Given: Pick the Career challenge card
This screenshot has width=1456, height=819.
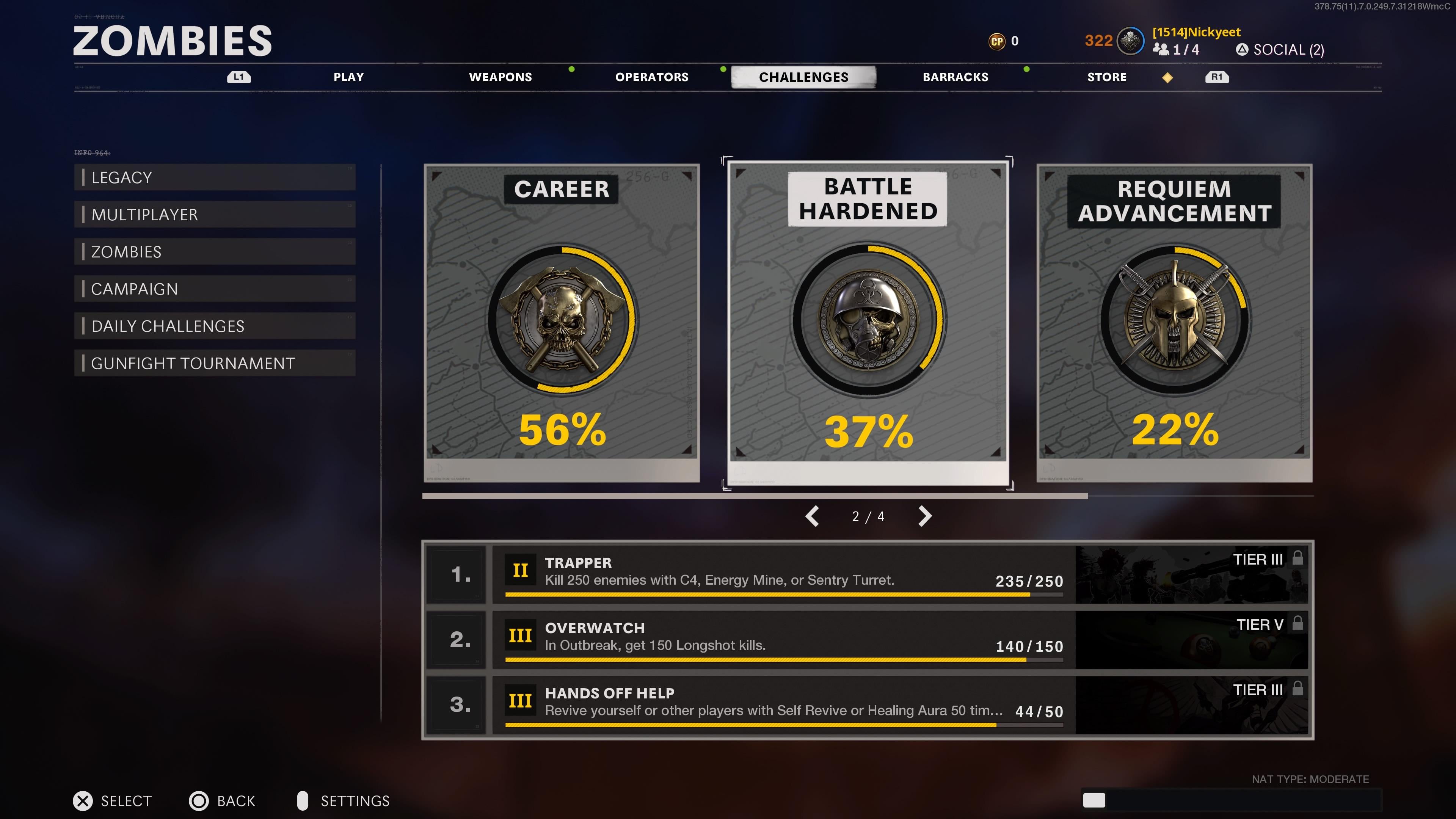Looking at the screenshot, I should (562, 323).
